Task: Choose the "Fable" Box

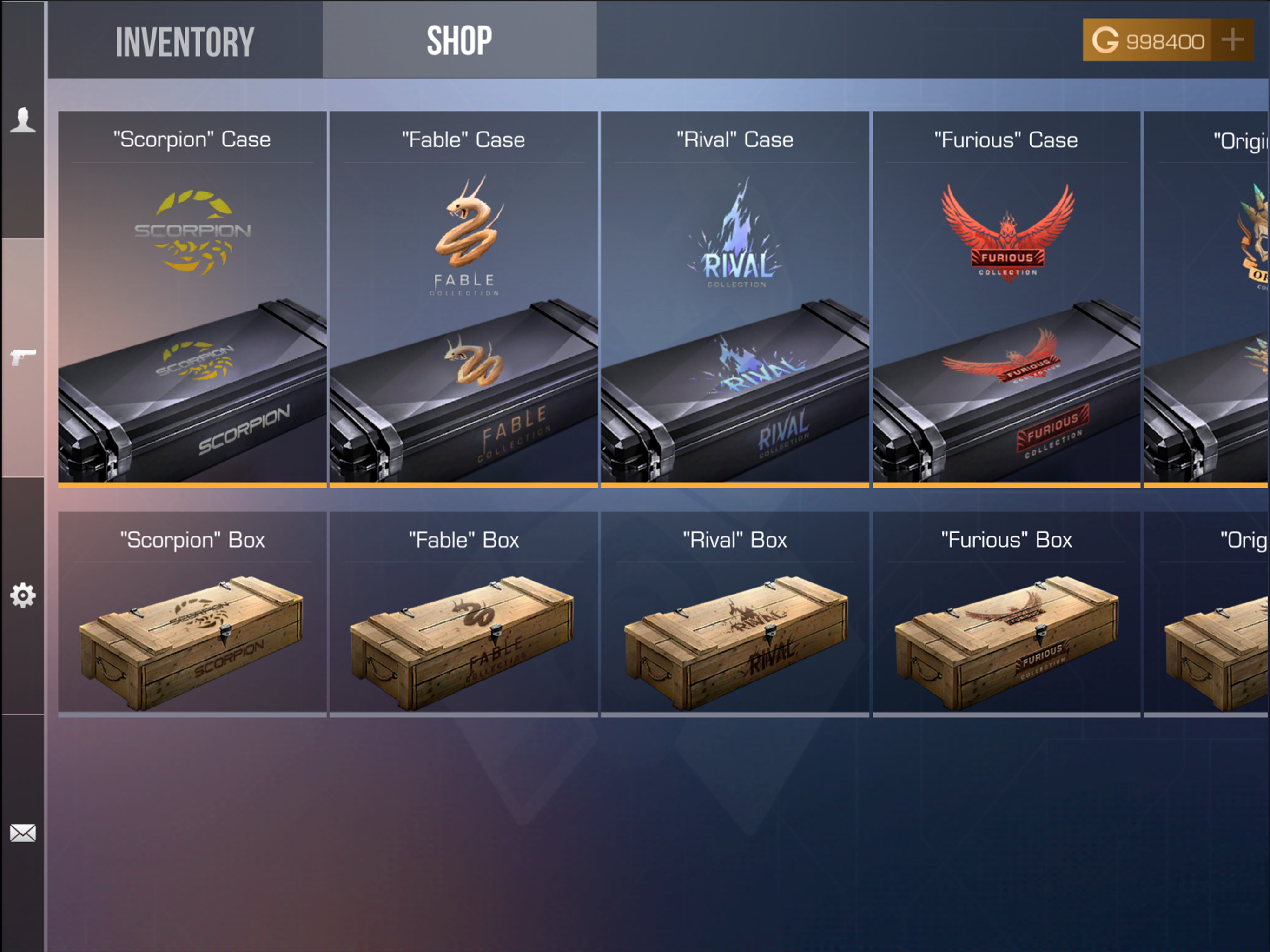Action: click(463, 615)
